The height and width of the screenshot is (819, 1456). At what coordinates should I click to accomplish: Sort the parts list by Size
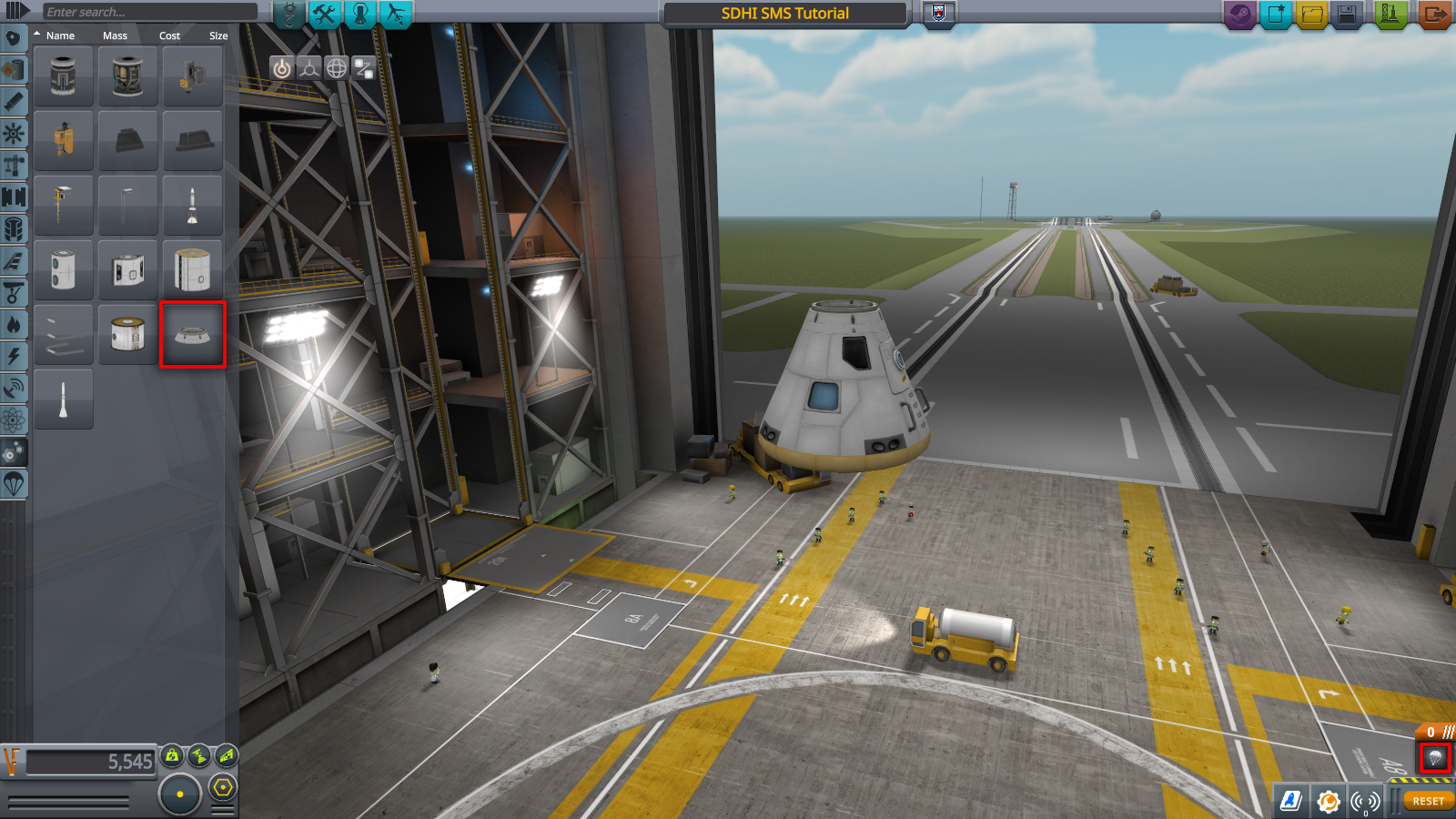coord(218,35)
